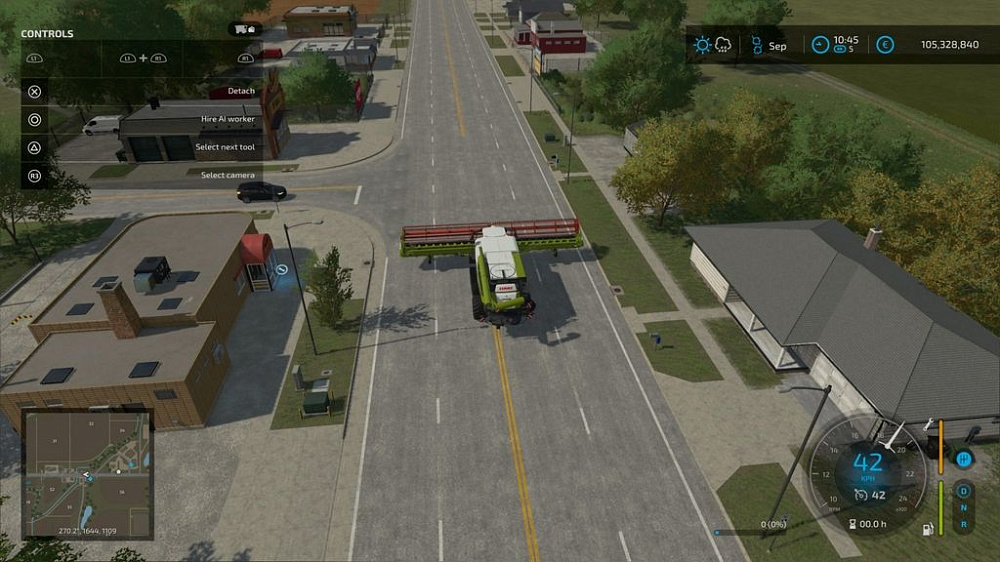Viewport: 1000px width, 562px height.
Task: Open the weather forecast sun icon
Action: click(703, 45)
